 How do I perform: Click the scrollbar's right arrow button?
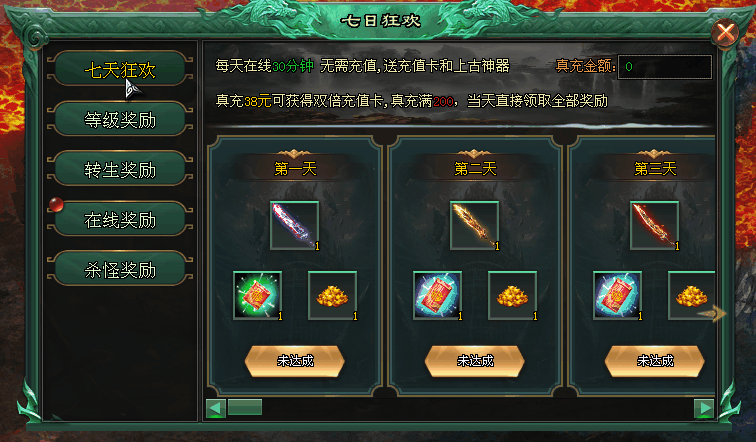[704, 408]
